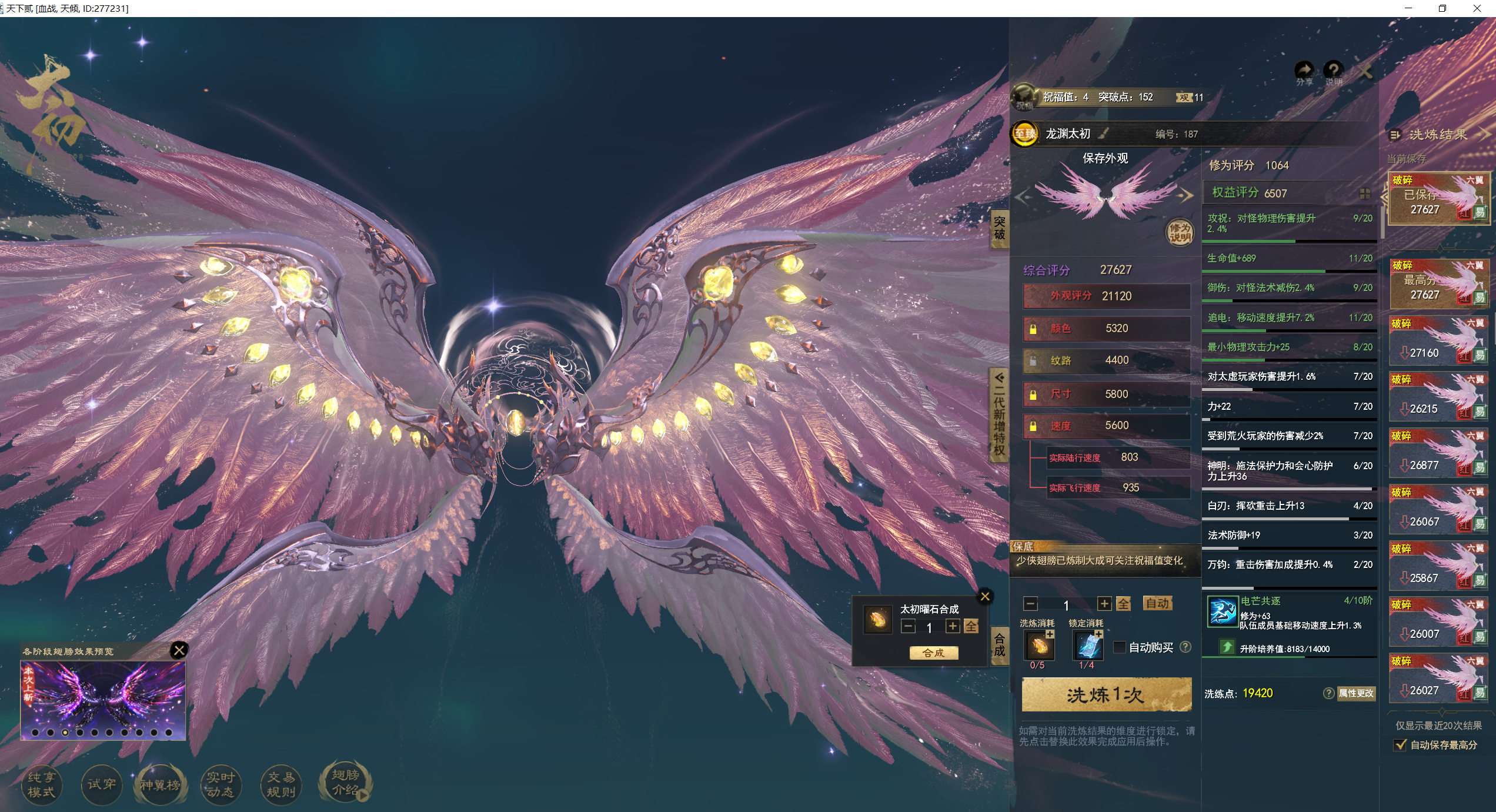Toggle the 自动购买 checkbox

[1120, 647]
